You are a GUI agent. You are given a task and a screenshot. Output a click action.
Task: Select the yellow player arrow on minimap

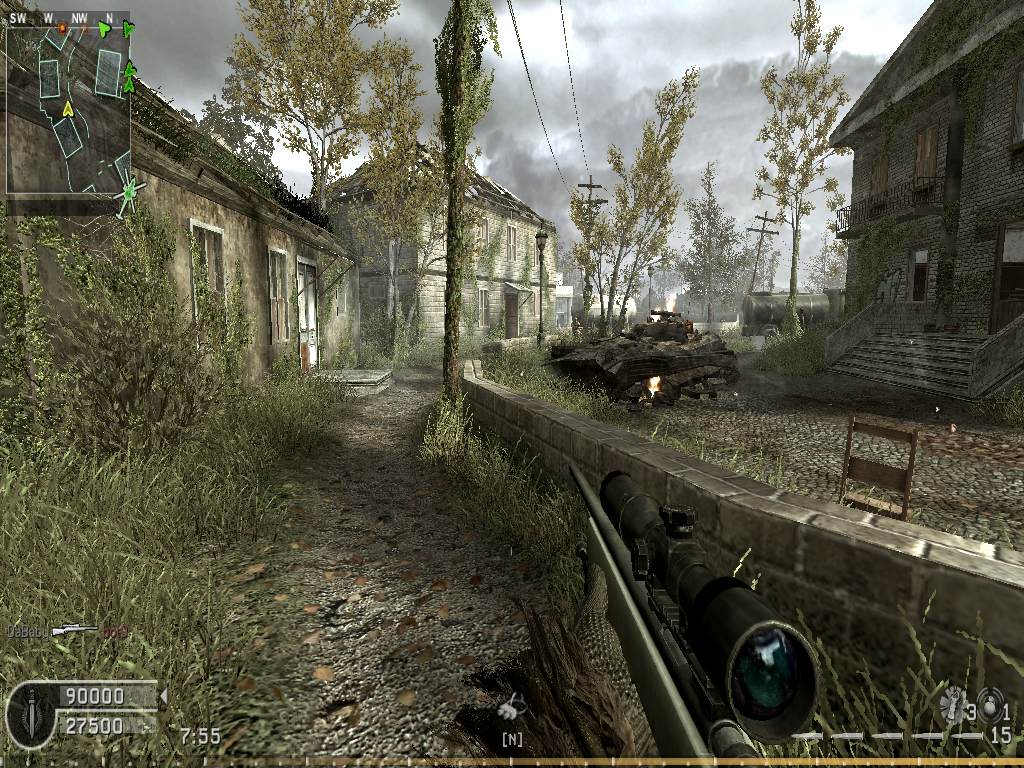click(x=68, y=108)
